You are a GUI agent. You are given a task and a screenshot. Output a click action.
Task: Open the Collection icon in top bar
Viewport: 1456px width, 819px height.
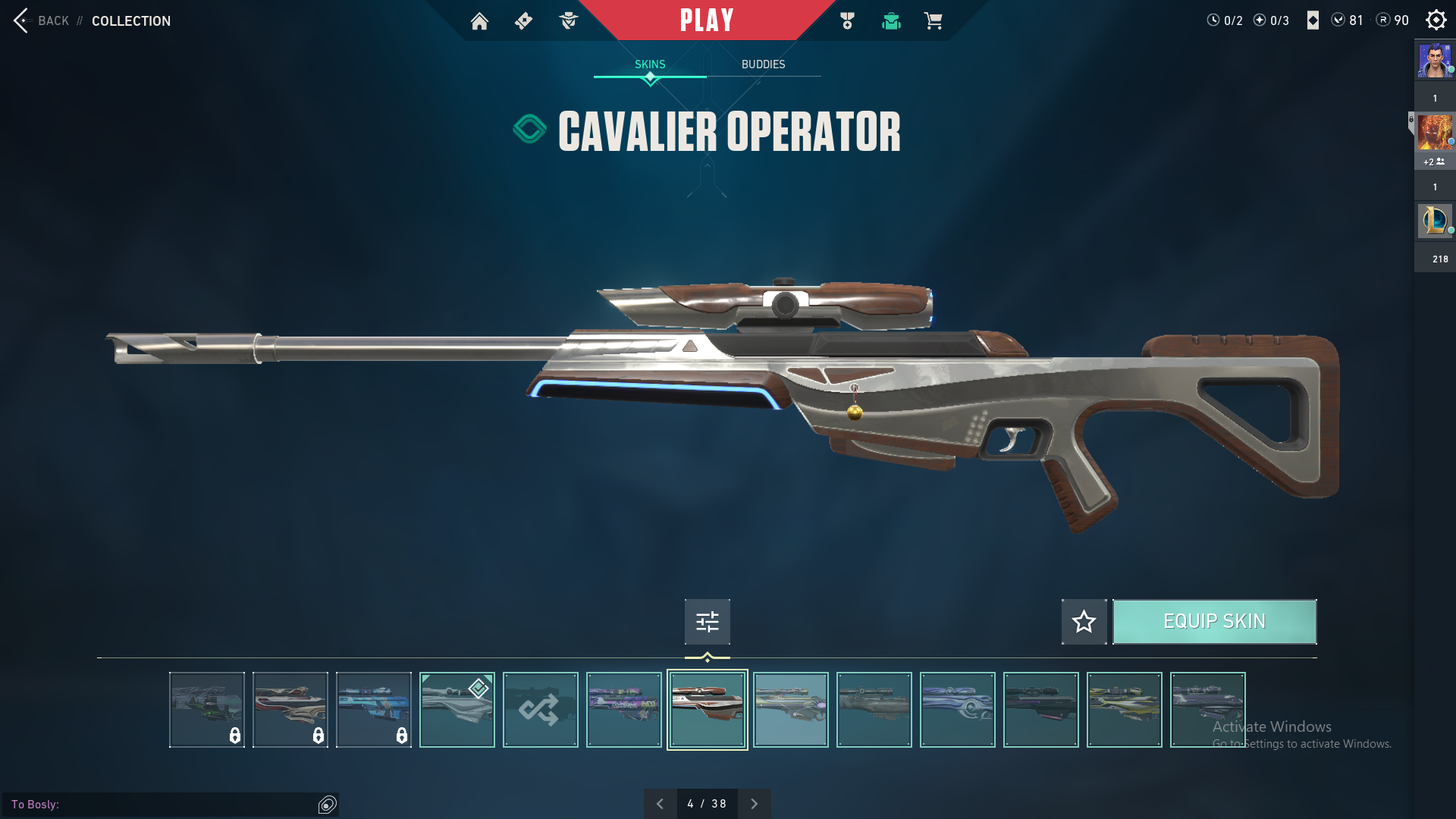click(891, 21)
